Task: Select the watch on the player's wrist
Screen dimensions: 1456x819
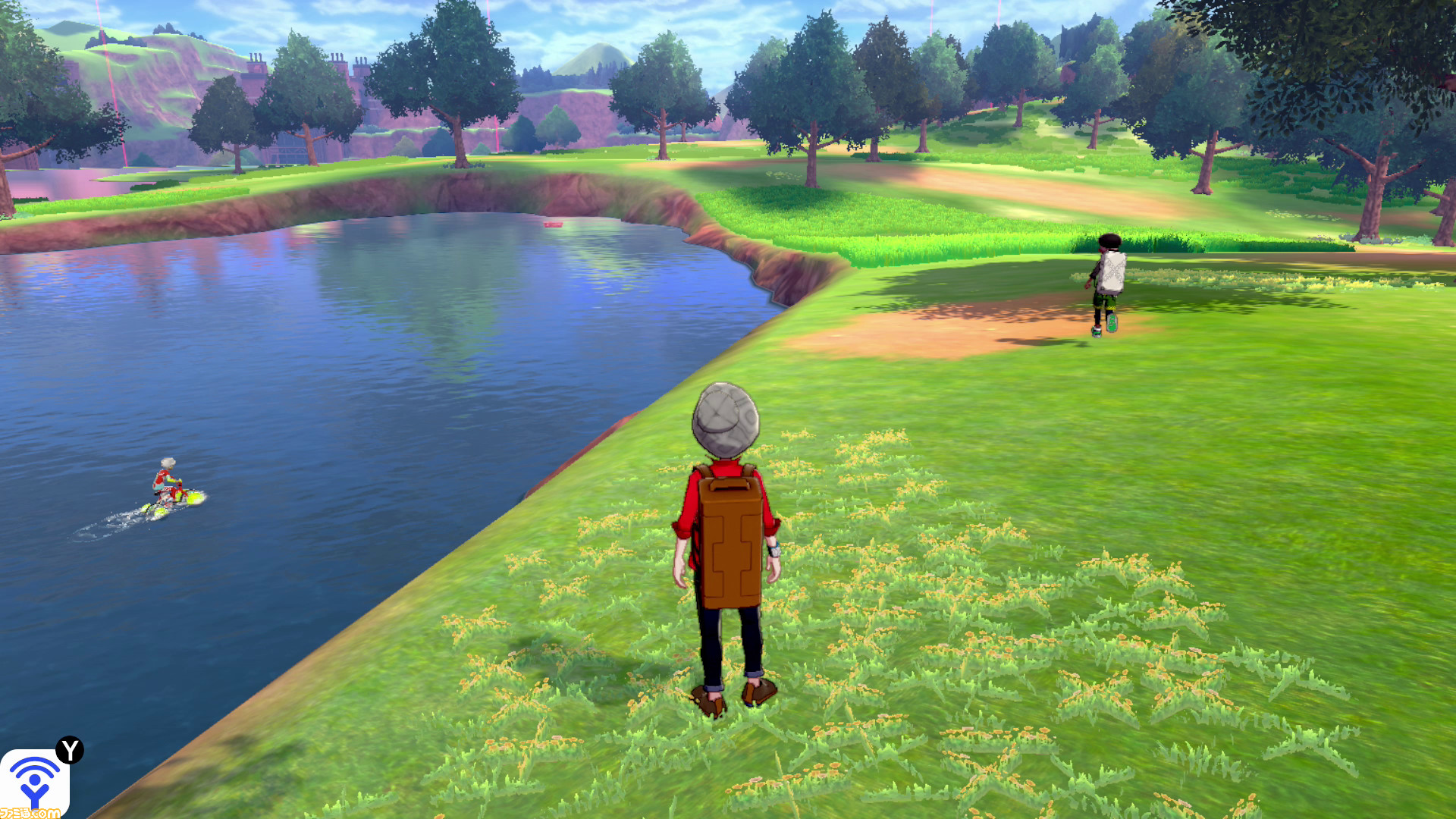Action: (x=773, y=551)
